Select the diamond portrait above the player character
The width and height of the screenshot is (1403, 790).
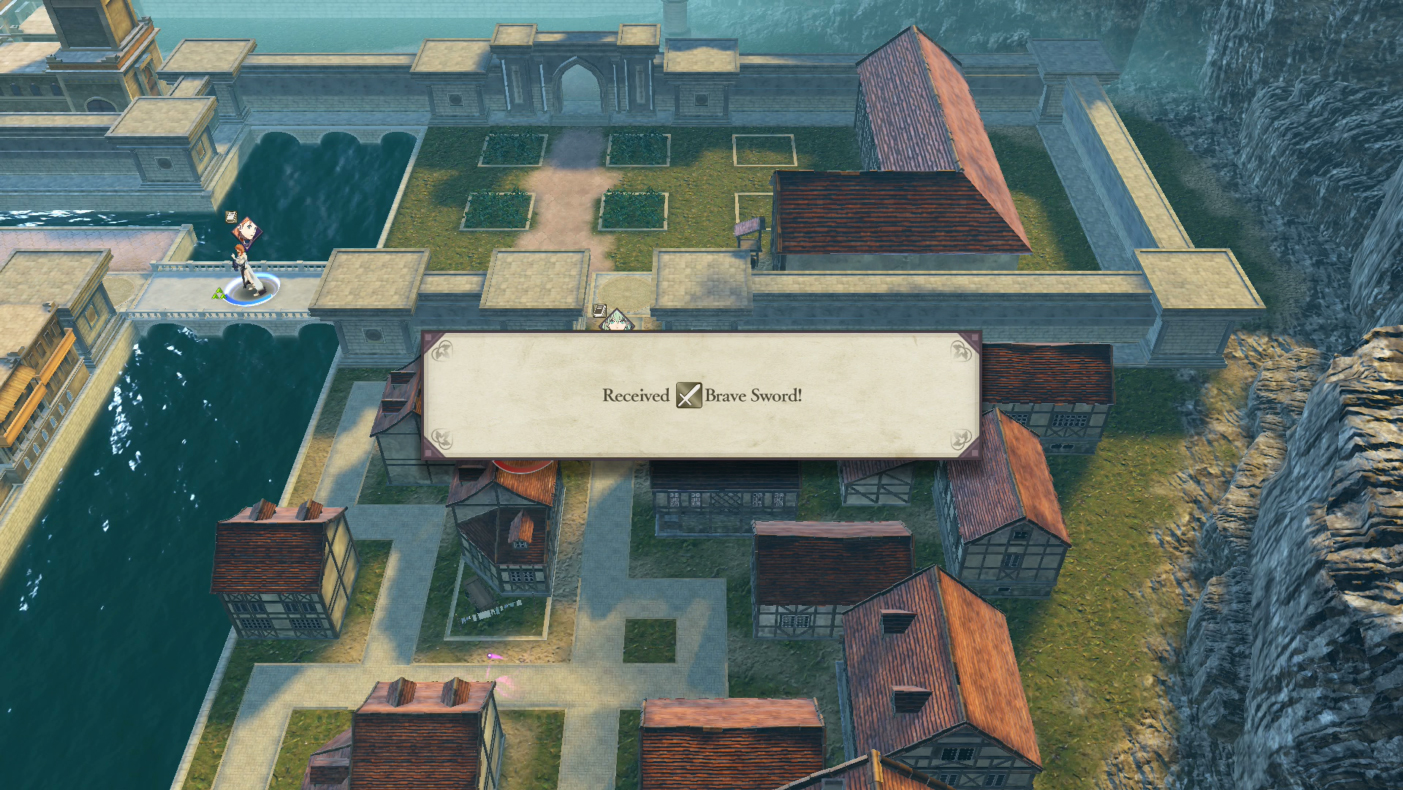point(247,233)
